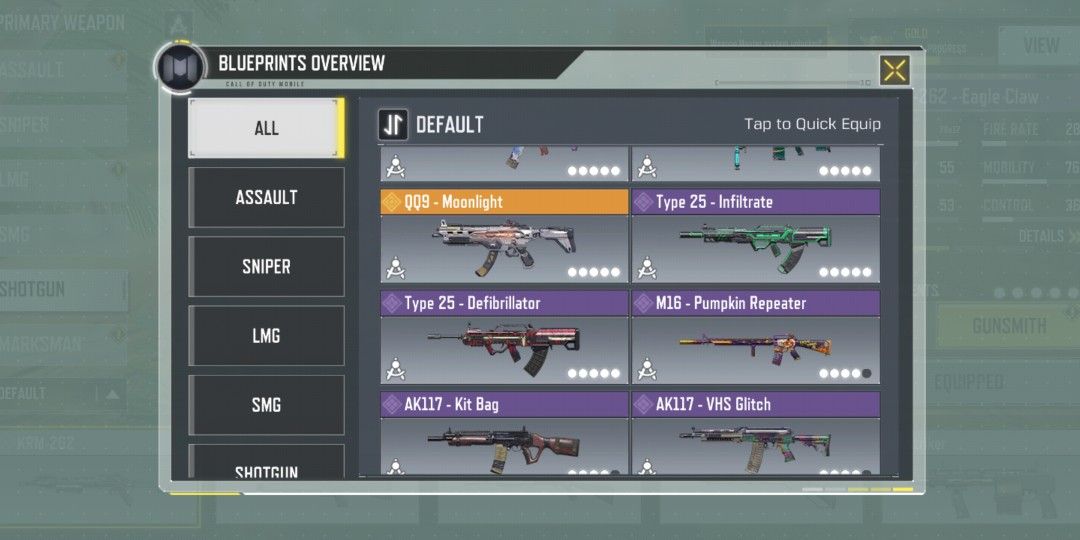Filter blueprints by SMG
This screenshot has height=540, width=1080.
[266, 405]
